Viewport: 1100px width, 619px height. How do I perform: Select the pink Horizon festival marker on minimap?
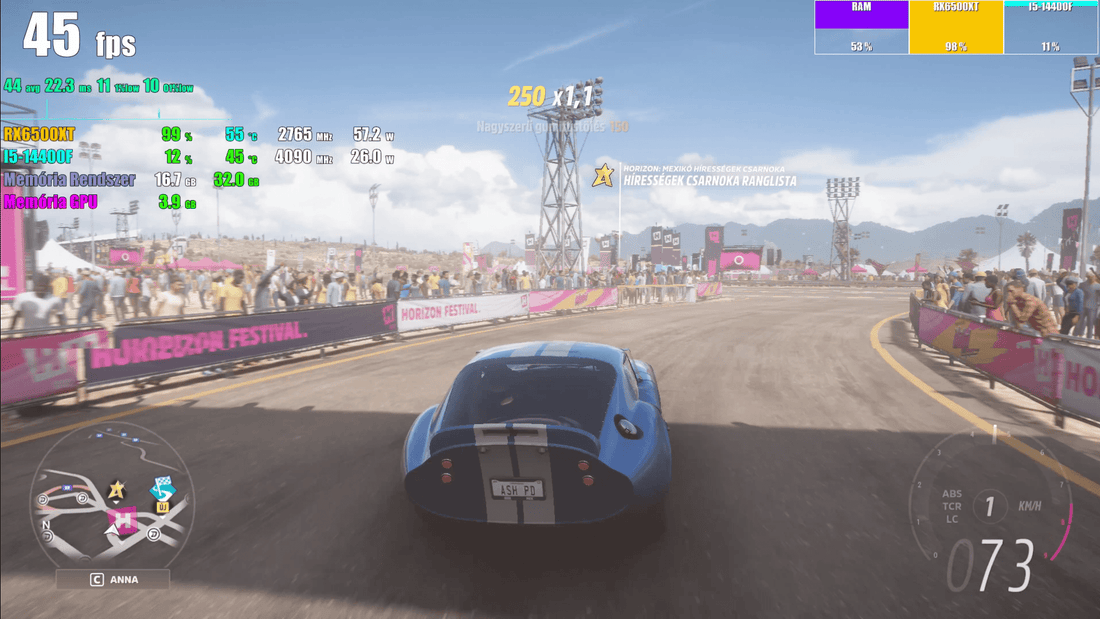(x=124, y=520)
